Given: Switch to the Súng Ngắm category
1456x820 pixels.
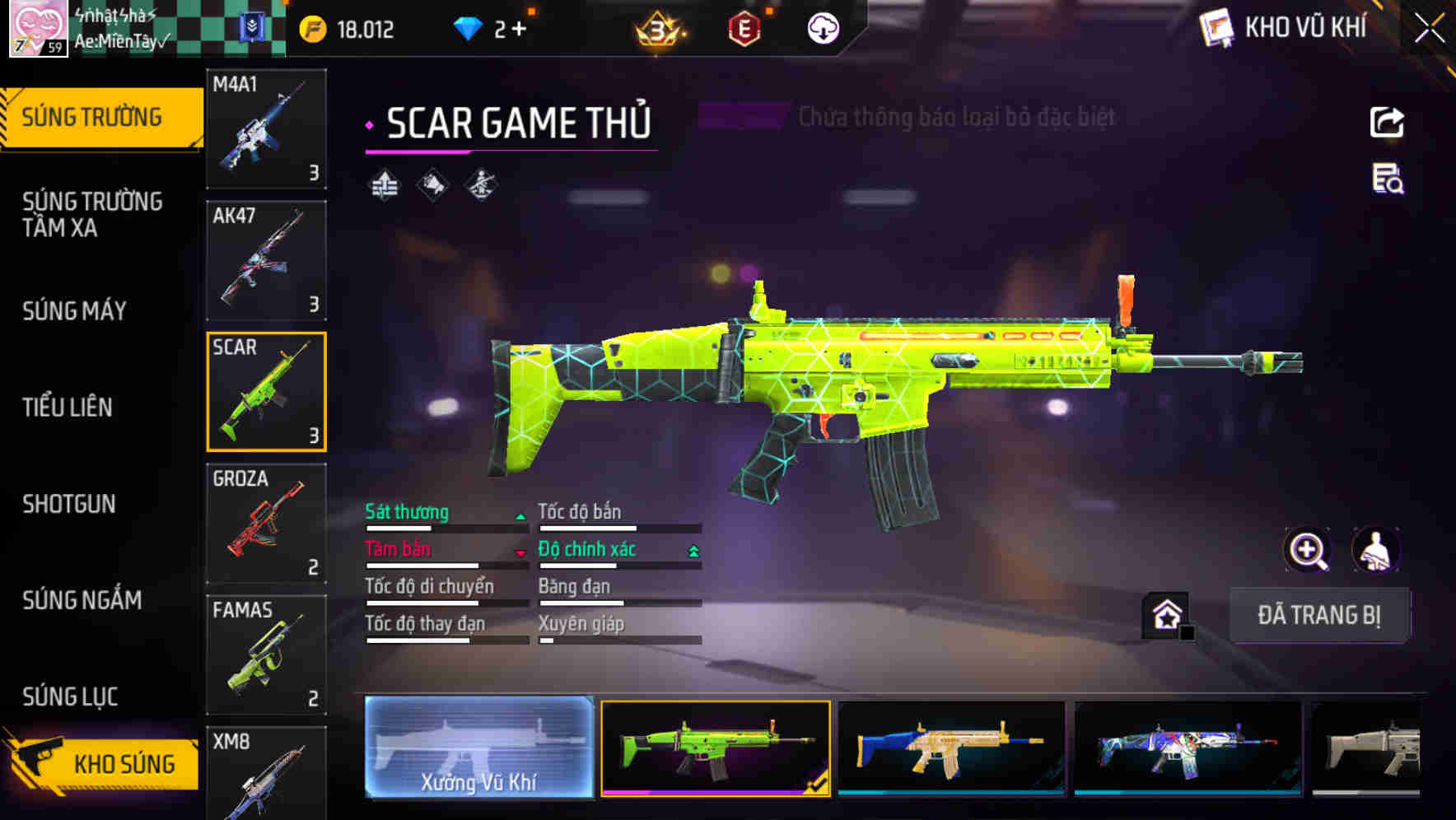Looking at the screenshot, I should (x=82, y=601).
